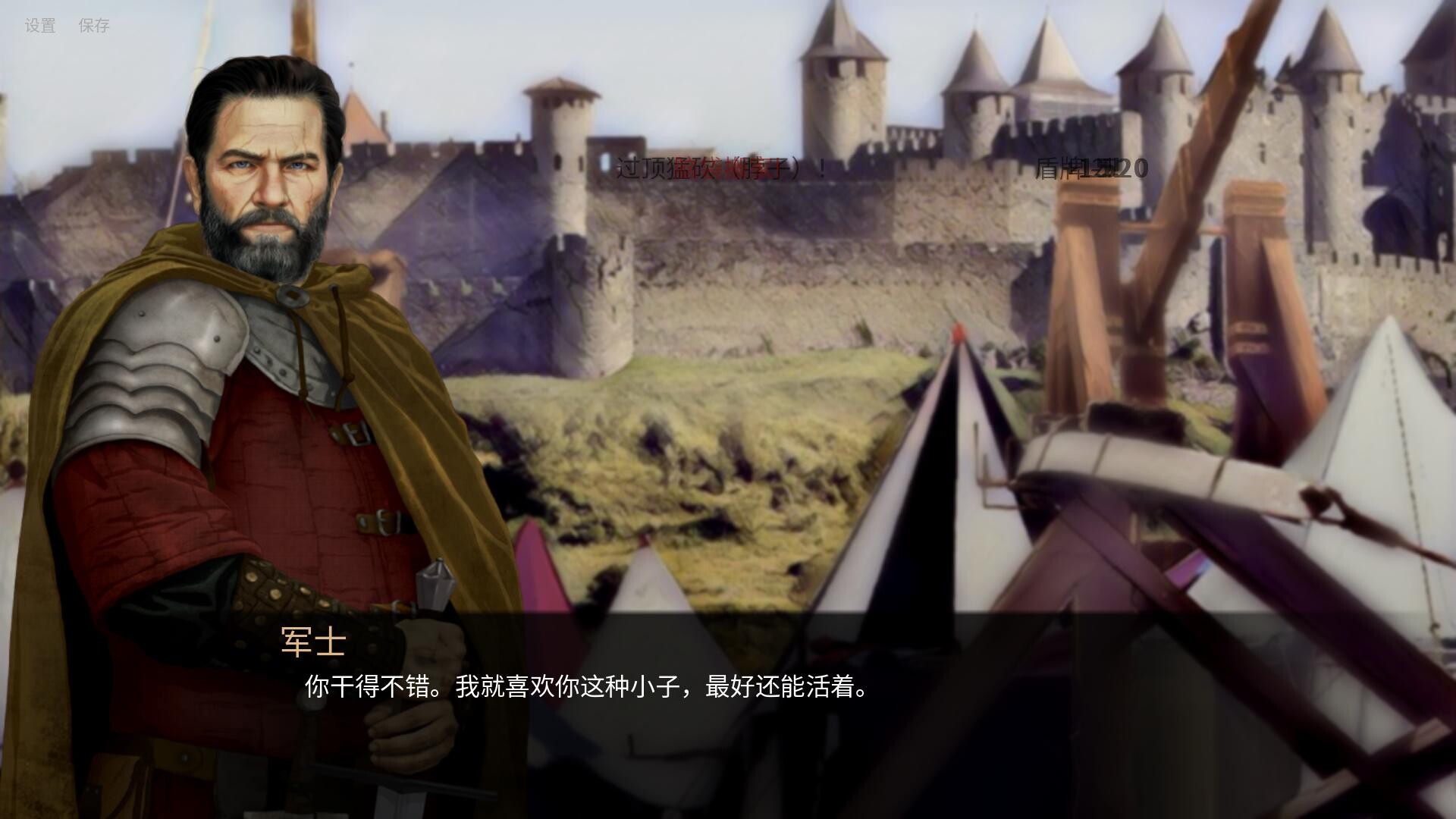Screen dimensions: 1456x819
Task: Select the 过顶猛砍（脖子） attack option
Action: point(720,168)
